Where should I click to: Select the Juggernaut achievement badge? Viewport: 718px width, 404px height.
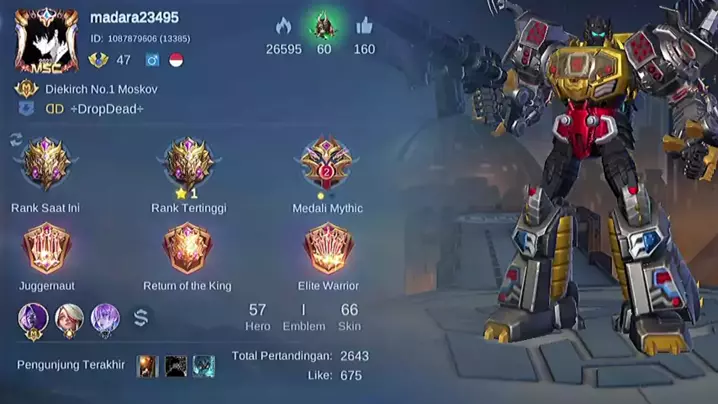coord(44,247)
